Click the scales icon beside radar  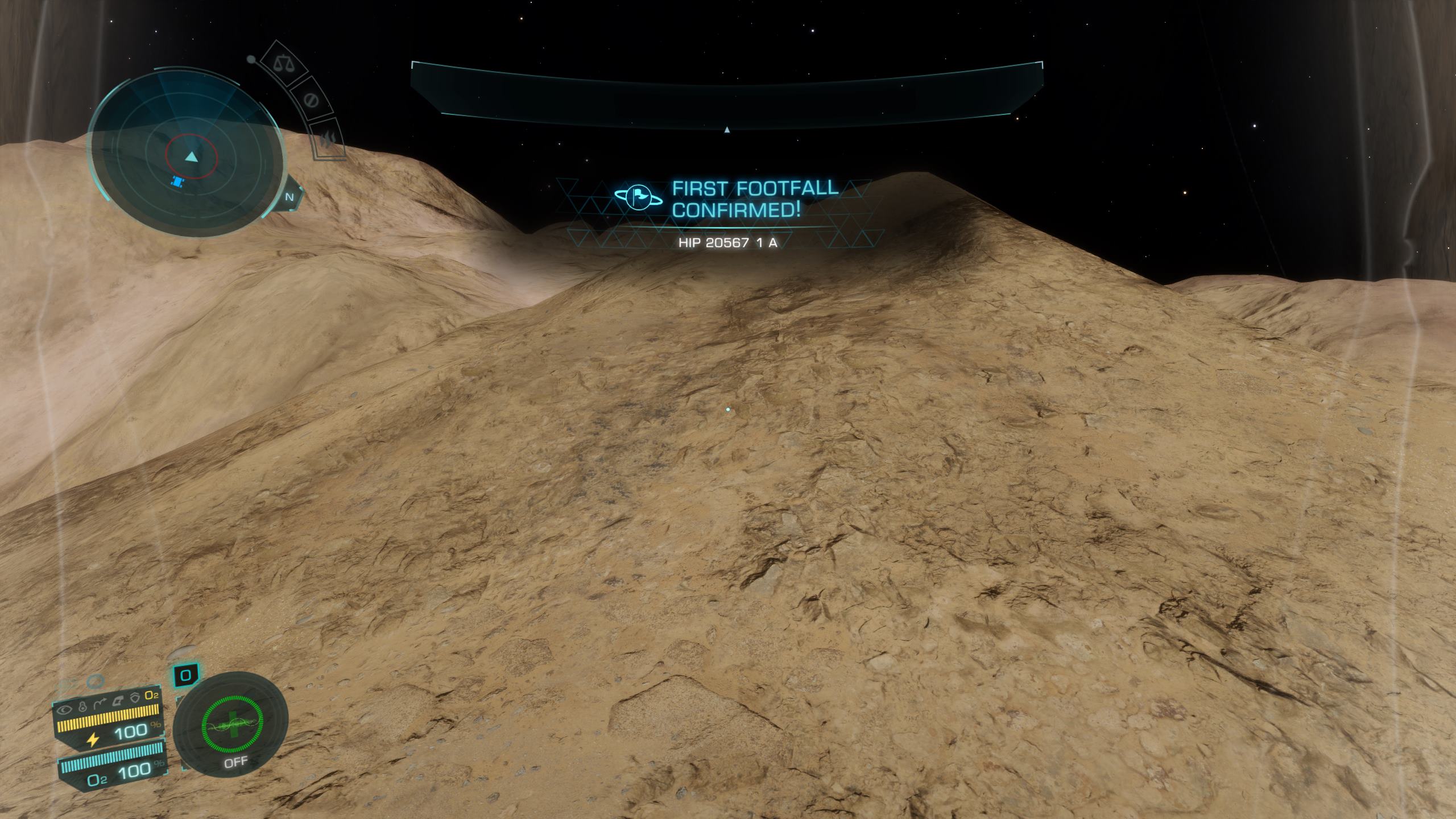[281, 63]
